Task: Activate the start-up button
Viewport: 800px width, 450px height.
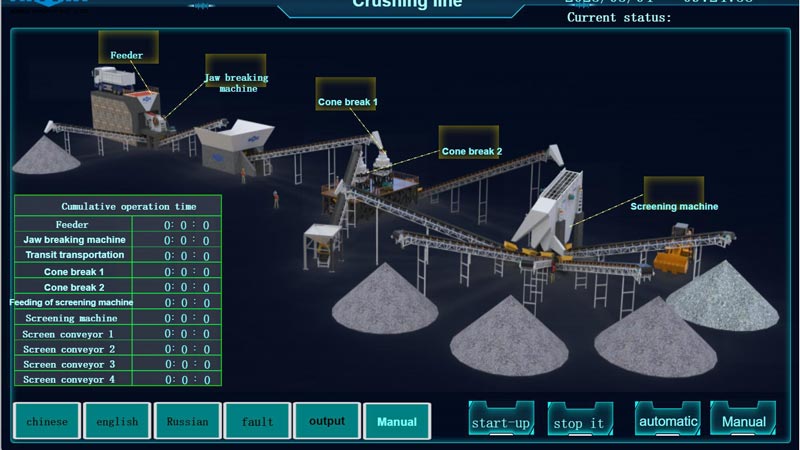Action: 501,420
